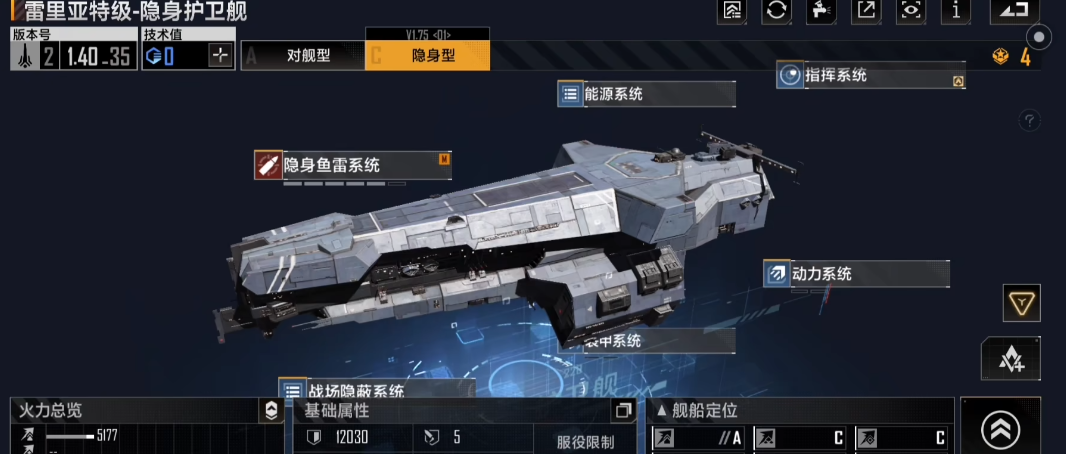Screen dimensions: 1066x454
Task: Click the question mark help icon
Action: 1030,121
